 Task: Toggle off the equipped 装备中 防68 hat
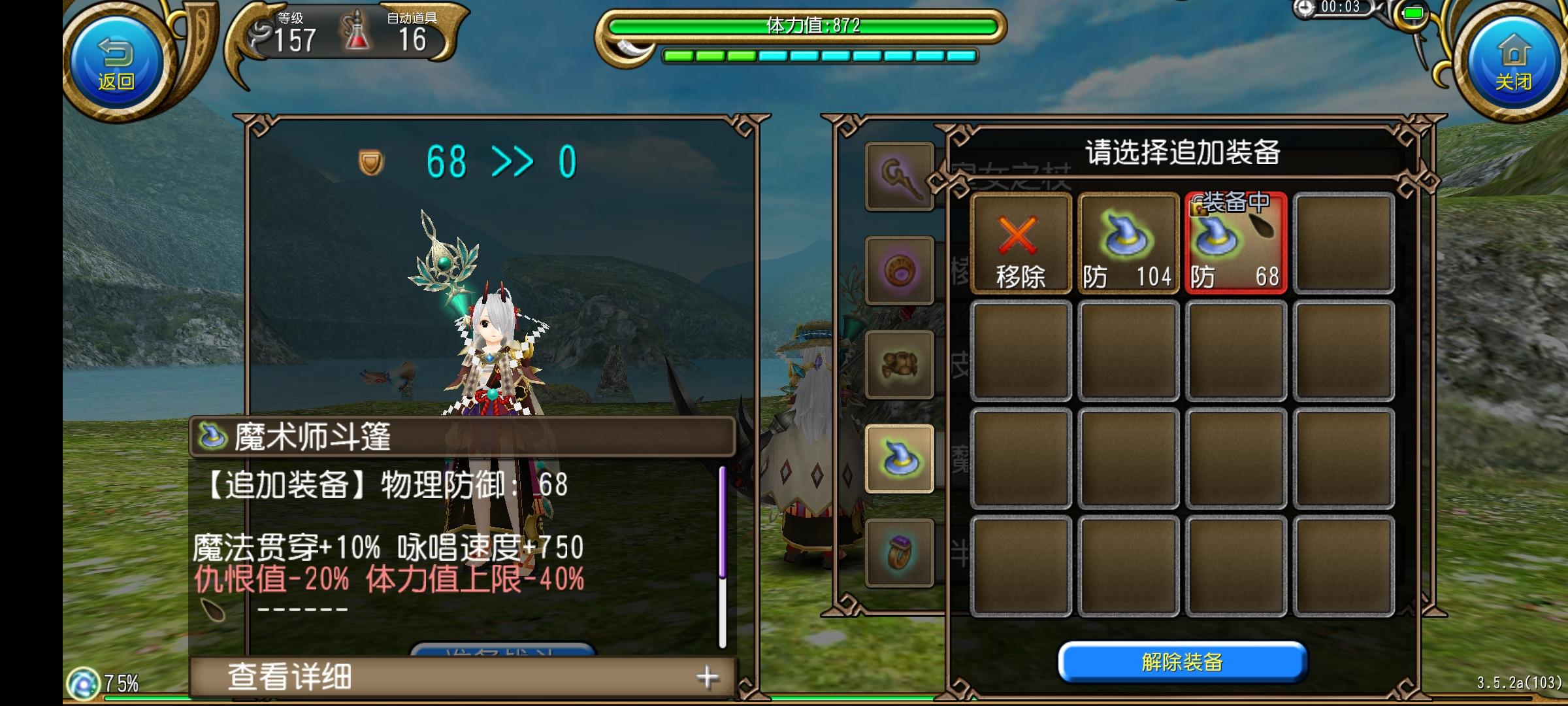(x=1233, y=245)
